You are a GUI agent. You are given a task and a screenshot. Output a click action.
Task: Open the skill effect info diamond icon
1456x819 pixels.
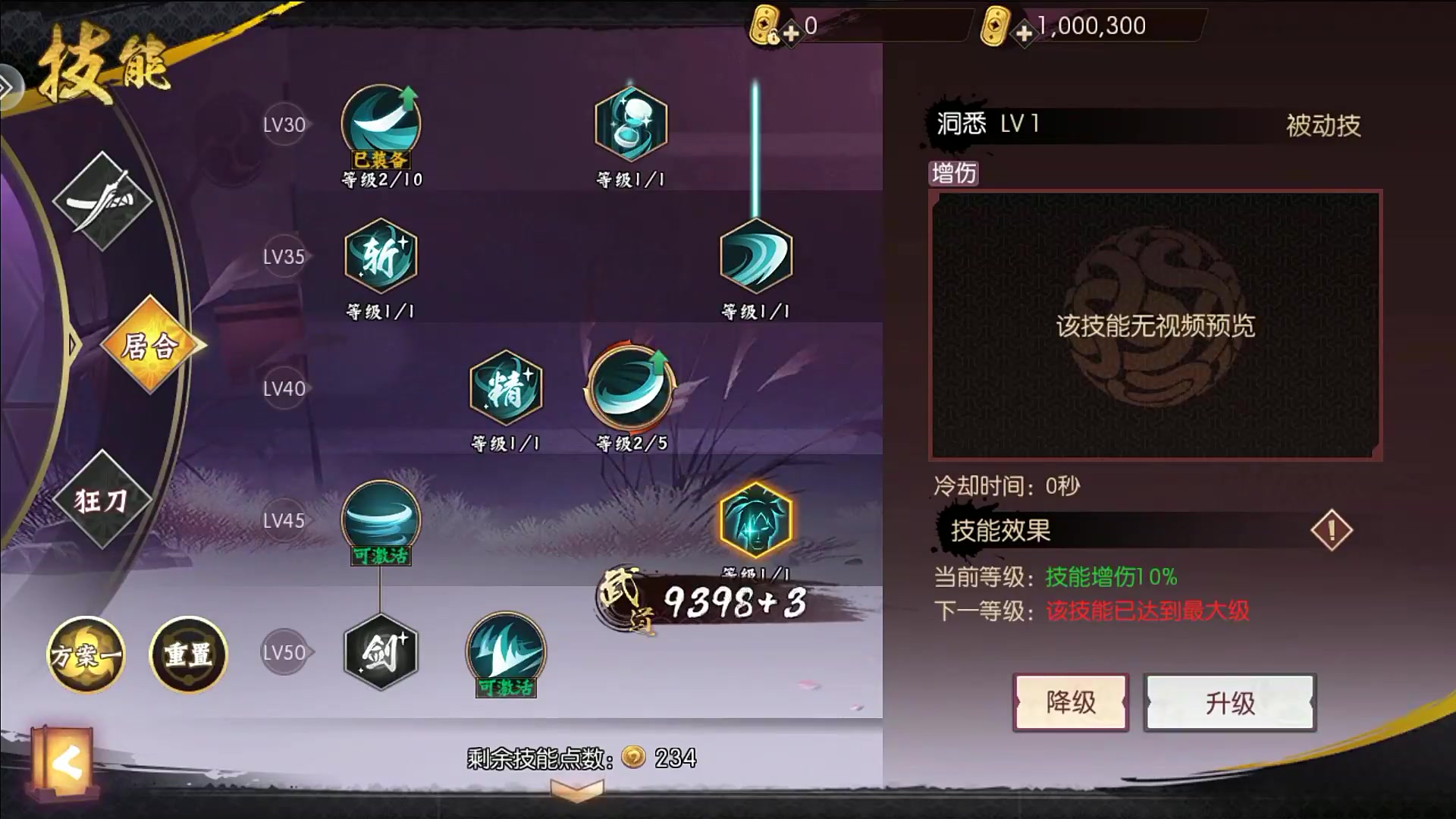click(x=1331, y=530)
